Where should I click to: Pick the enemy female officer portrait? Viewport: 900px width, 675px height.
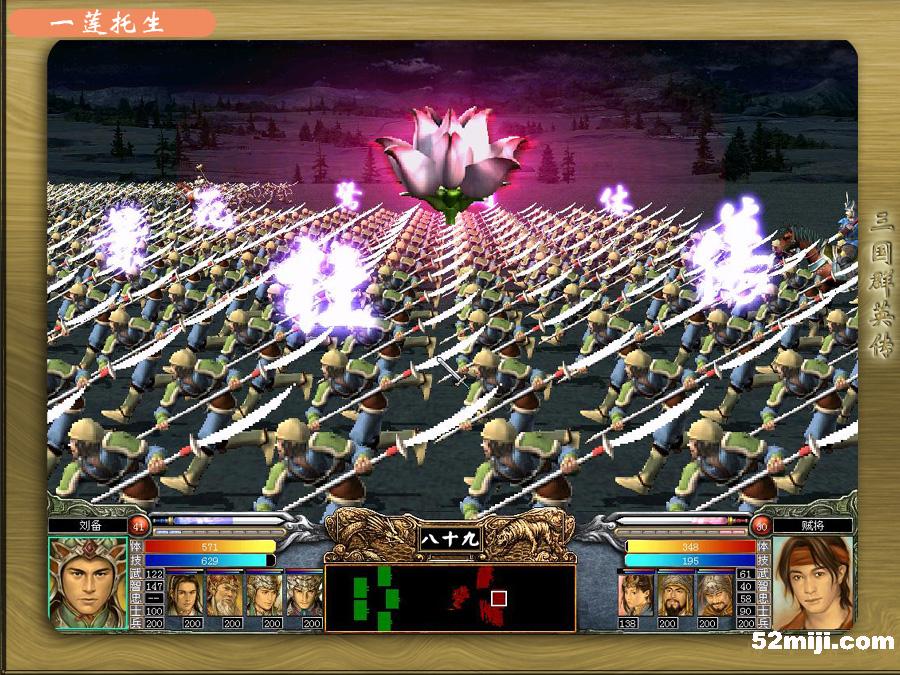pos(634,594)
